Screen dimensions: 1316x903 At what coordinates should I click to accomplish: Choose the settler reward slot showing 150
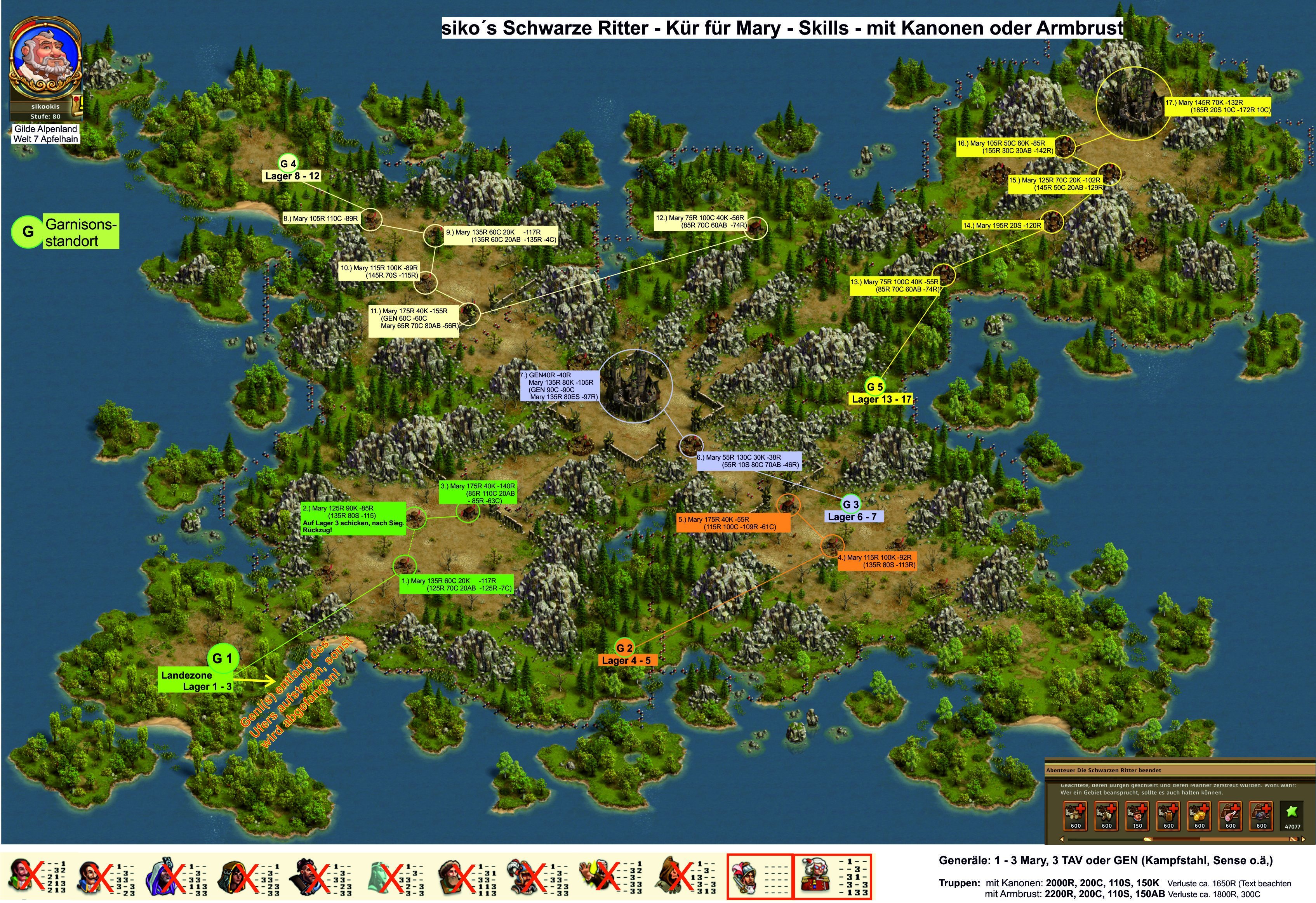[x=1137, y=816]
